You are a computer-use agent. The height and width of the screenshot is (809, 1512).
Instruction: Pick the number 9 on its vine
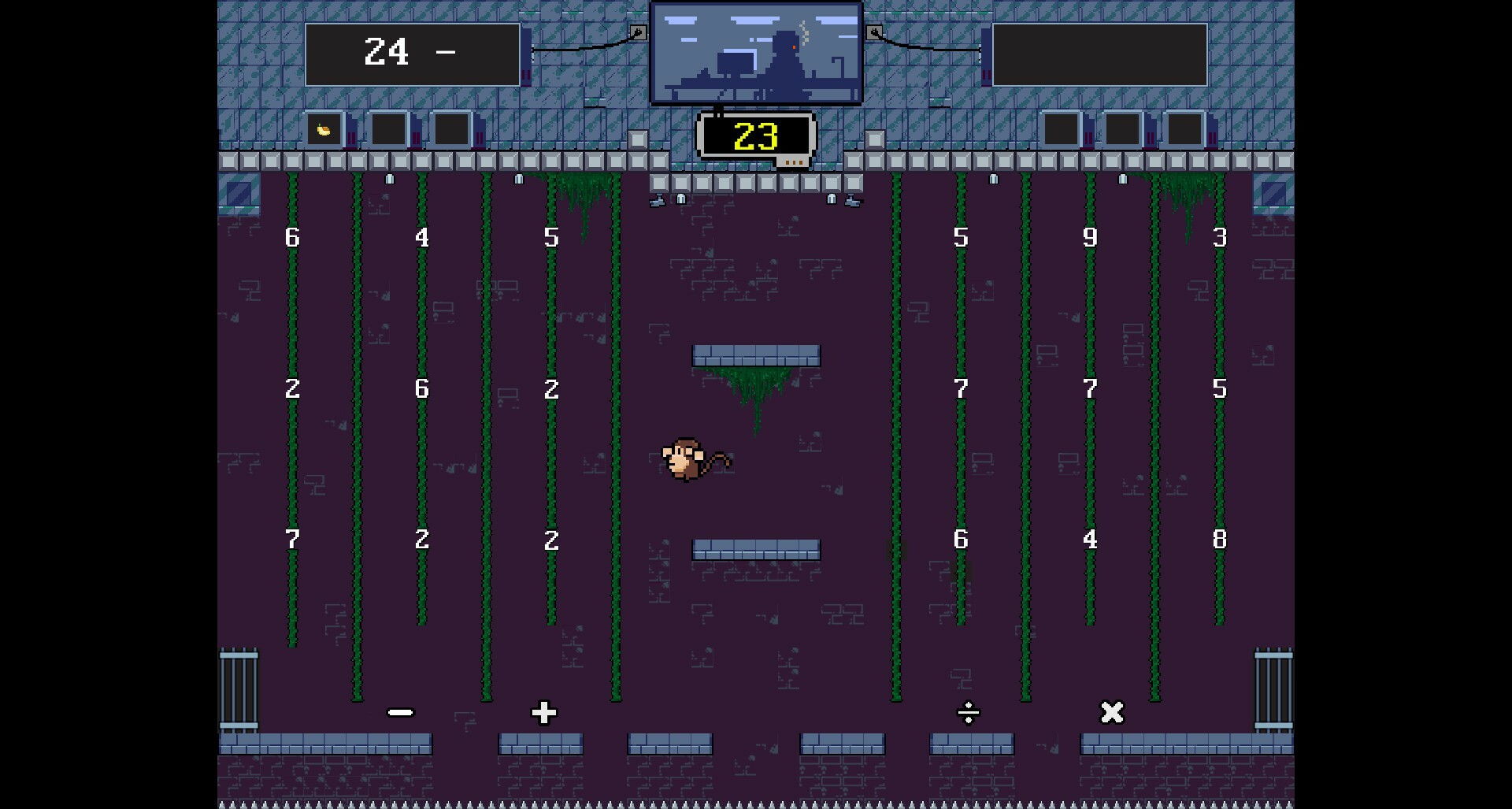pyautogui.click(x=1090, y=237)
